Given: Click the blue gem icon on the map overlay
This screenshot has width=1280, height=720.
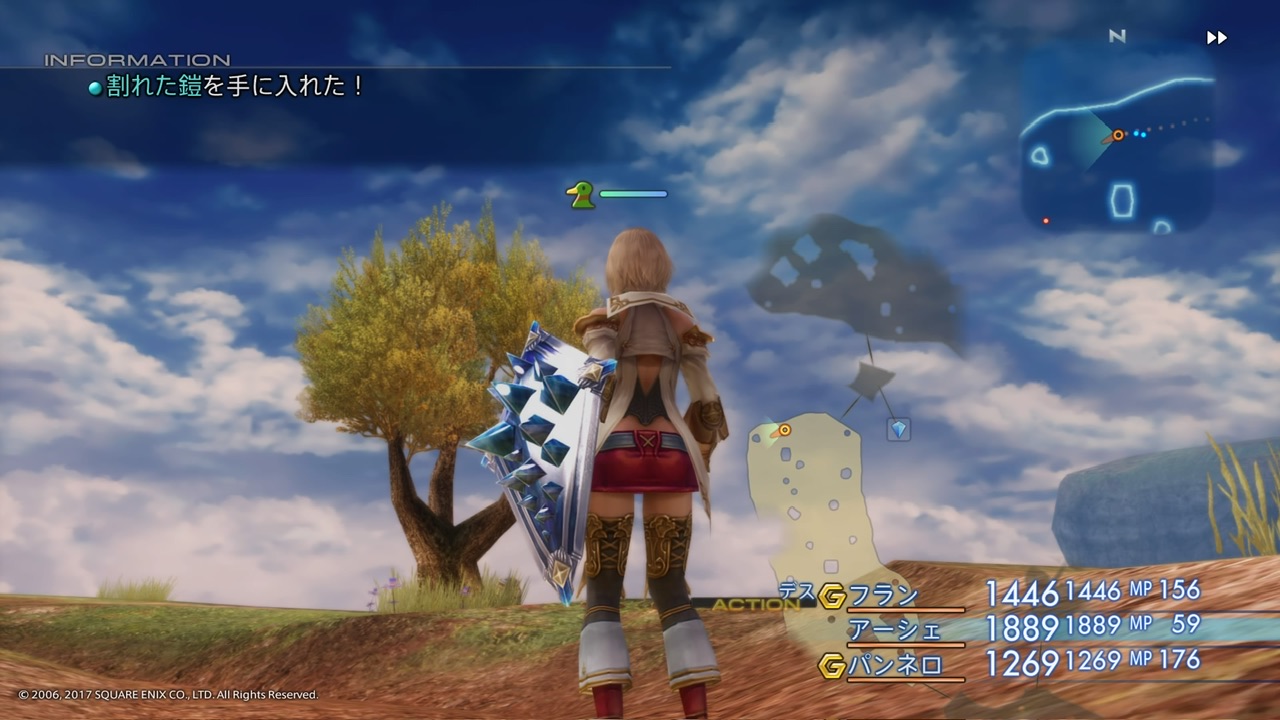Looking at the screenshot, I should coord(897,429).
